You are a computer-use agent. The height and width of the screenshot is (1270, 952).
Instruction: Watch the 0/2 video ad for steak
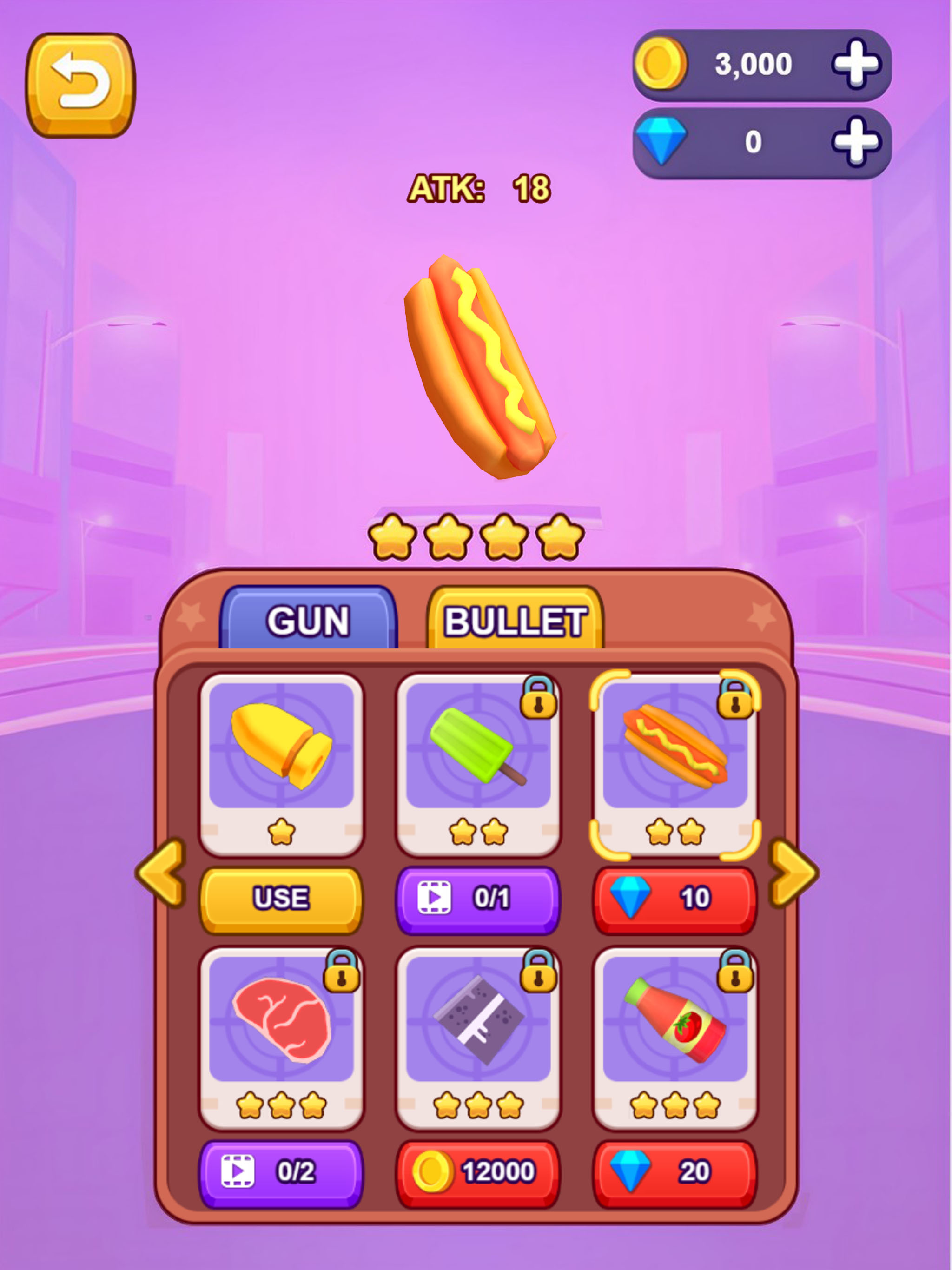pyautogui.click(x=281, y=1172)
